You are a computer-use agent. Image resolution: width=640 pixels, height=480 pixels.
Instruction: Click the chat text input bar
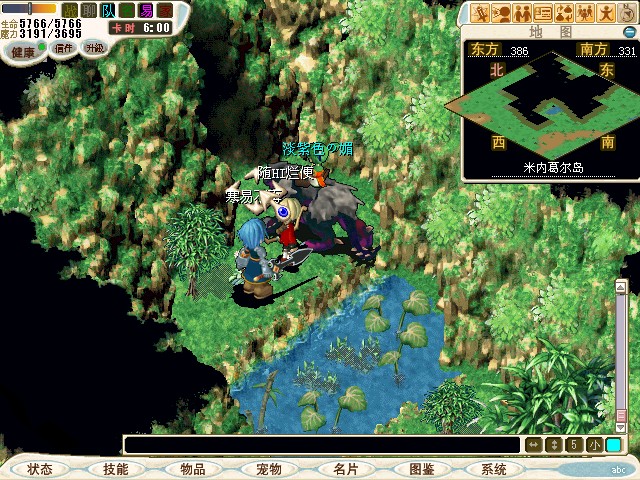coord(320,445)
